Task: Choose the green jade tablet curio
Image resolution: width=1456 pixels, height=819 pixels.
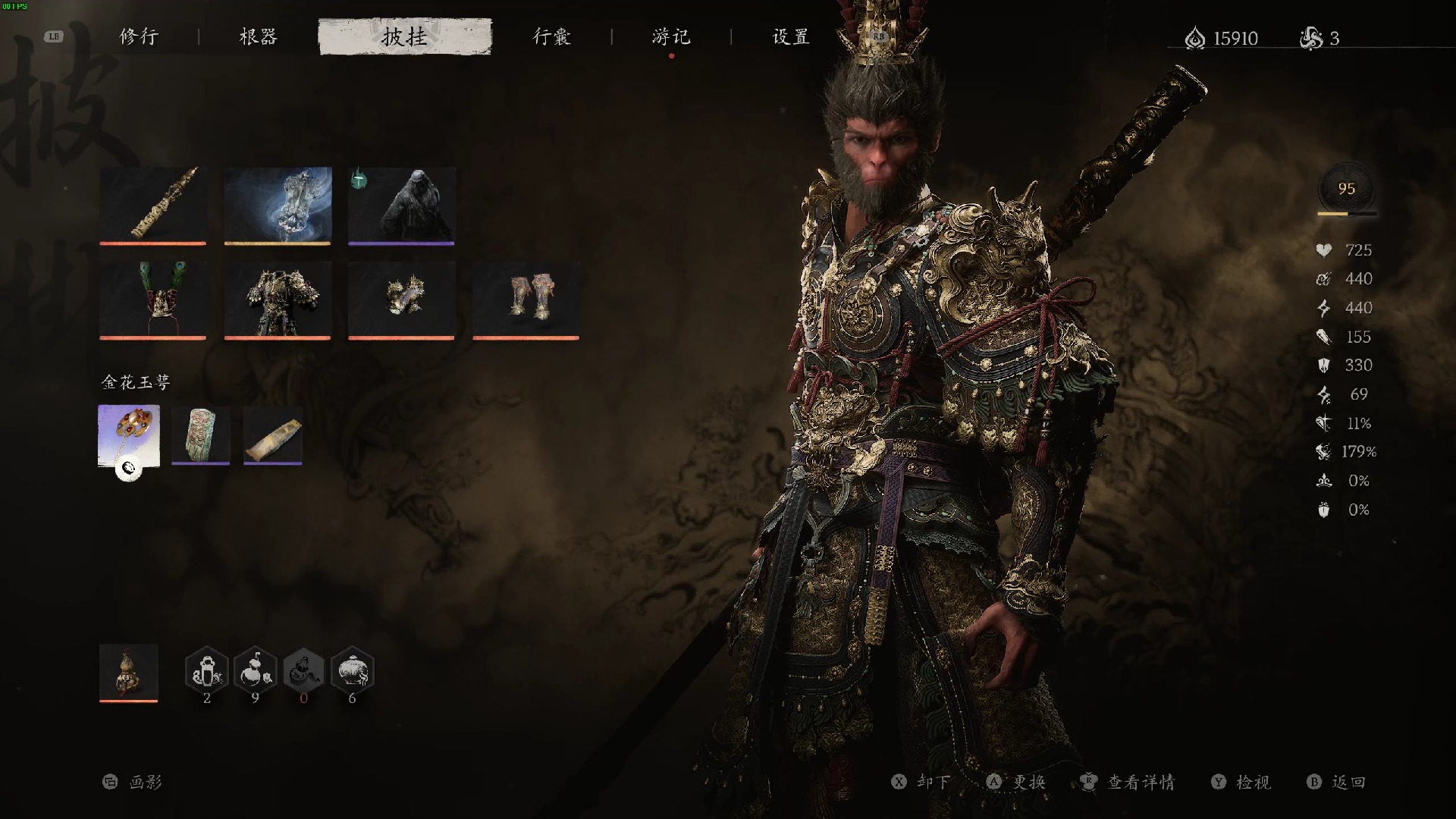Action: pos(201,435)
